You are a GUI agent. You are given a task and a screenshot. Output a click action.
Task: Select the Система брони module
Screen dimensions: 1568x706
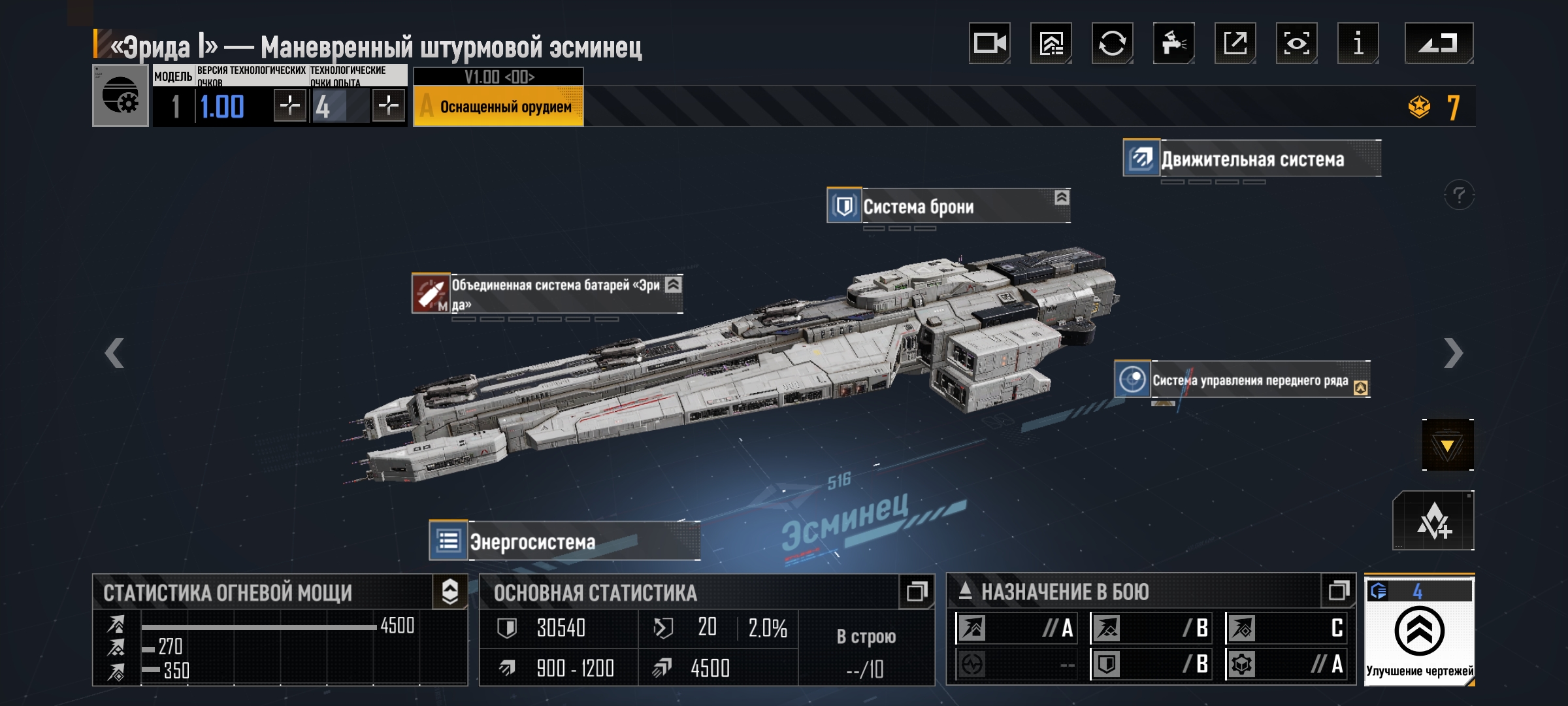[x=947, y=207]
